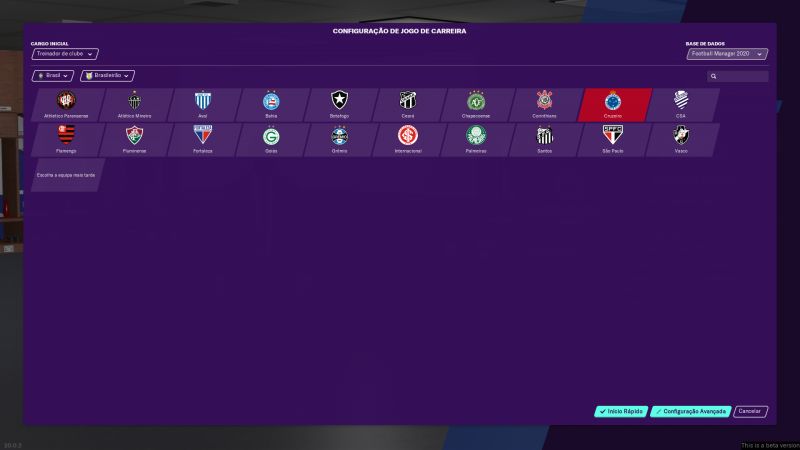Select the Atlético Mineiro tile
Viewport: 800px width, 450px height.
pos(135,104)
